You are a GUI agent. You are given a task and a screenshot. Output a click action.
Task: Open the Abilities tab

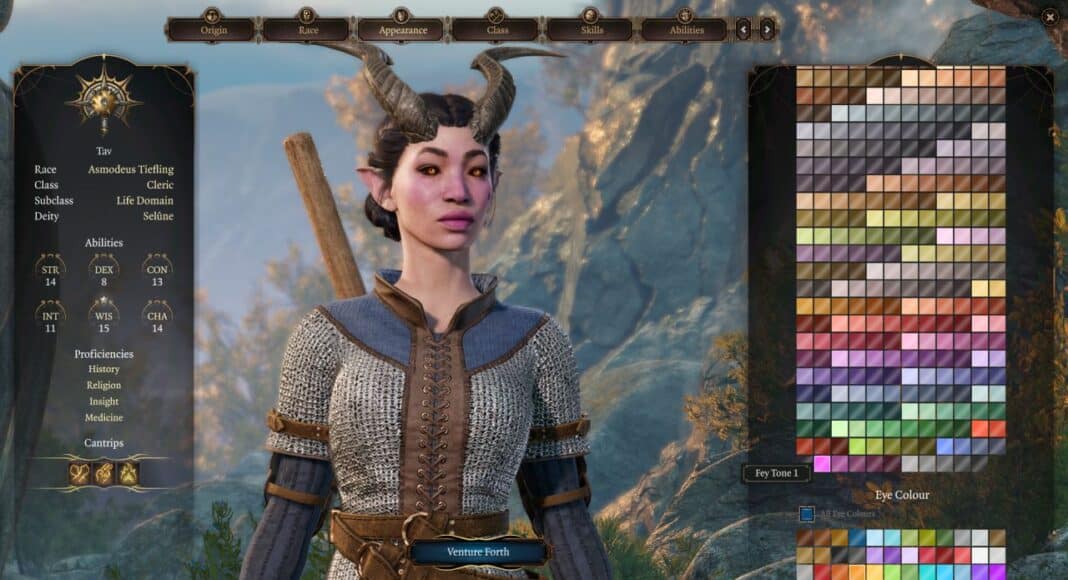point(684,30)
